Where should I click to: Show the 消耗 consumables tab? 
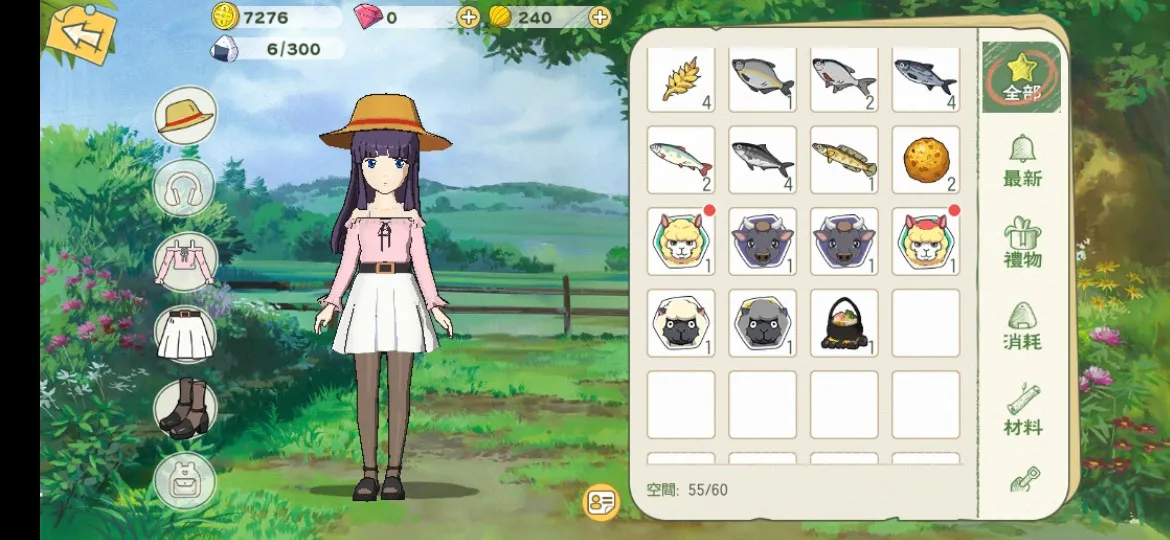1022,326
